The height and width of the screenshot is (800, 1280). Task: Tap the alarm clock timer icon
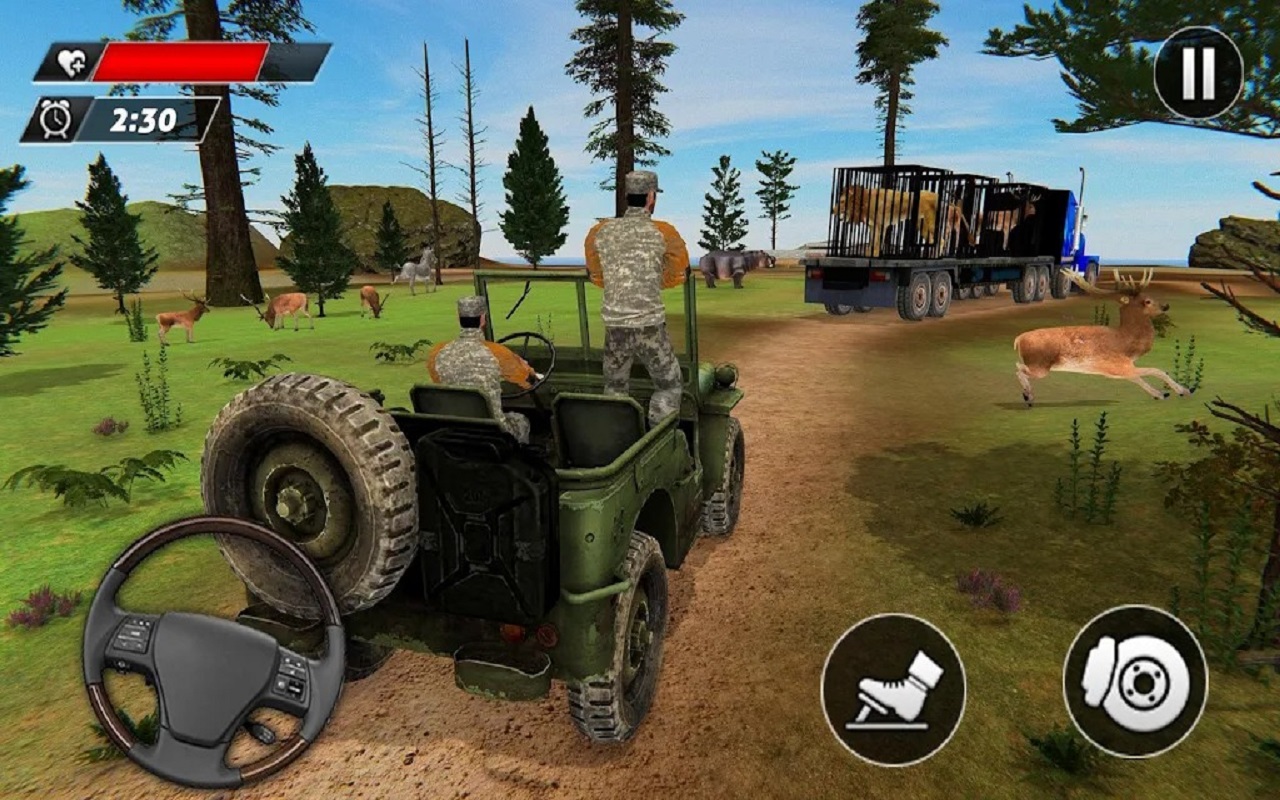pos(57,118)
